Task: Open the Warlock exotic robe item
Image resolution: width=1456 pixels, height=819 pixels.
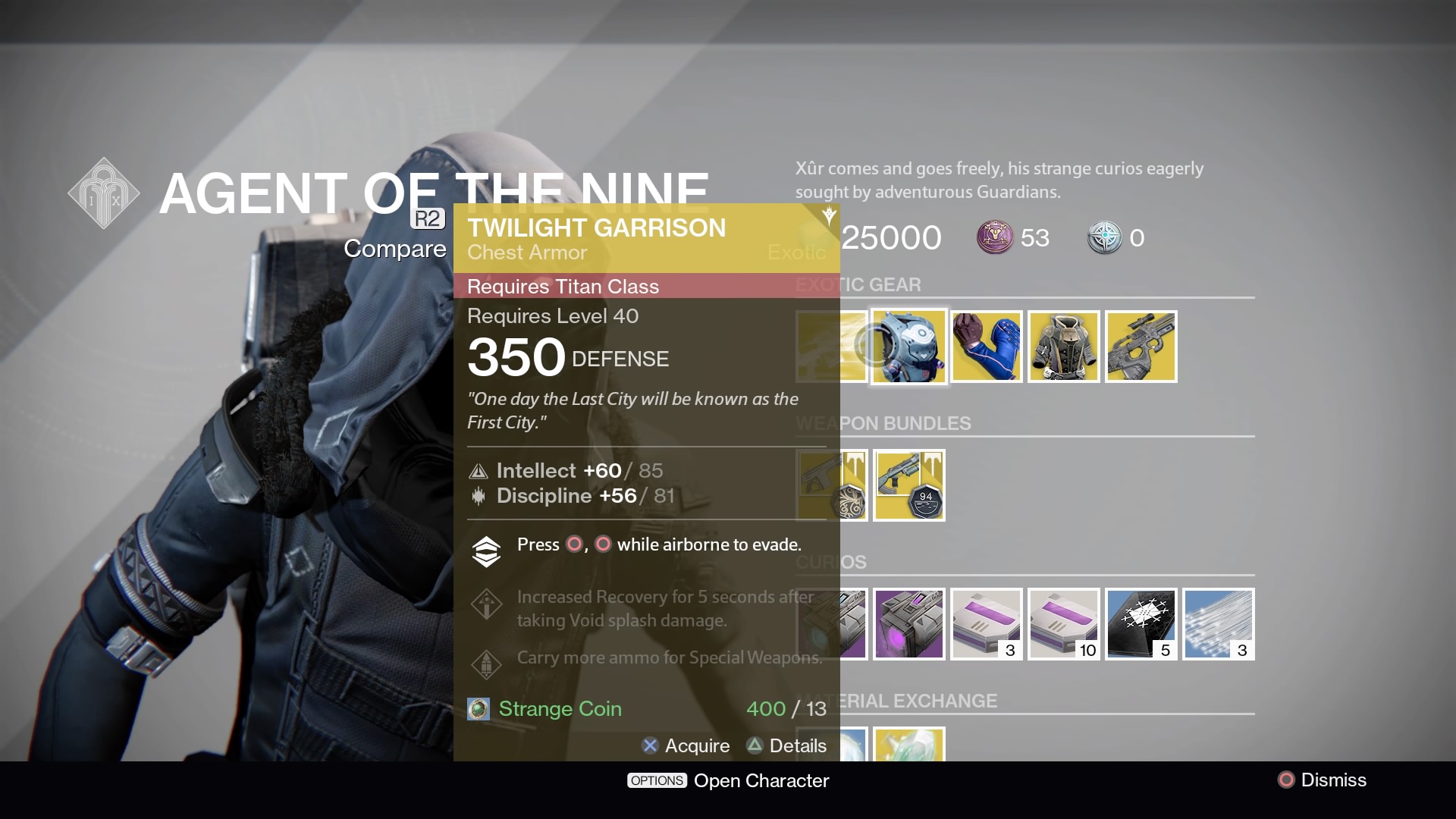Action: [1063, 347]
